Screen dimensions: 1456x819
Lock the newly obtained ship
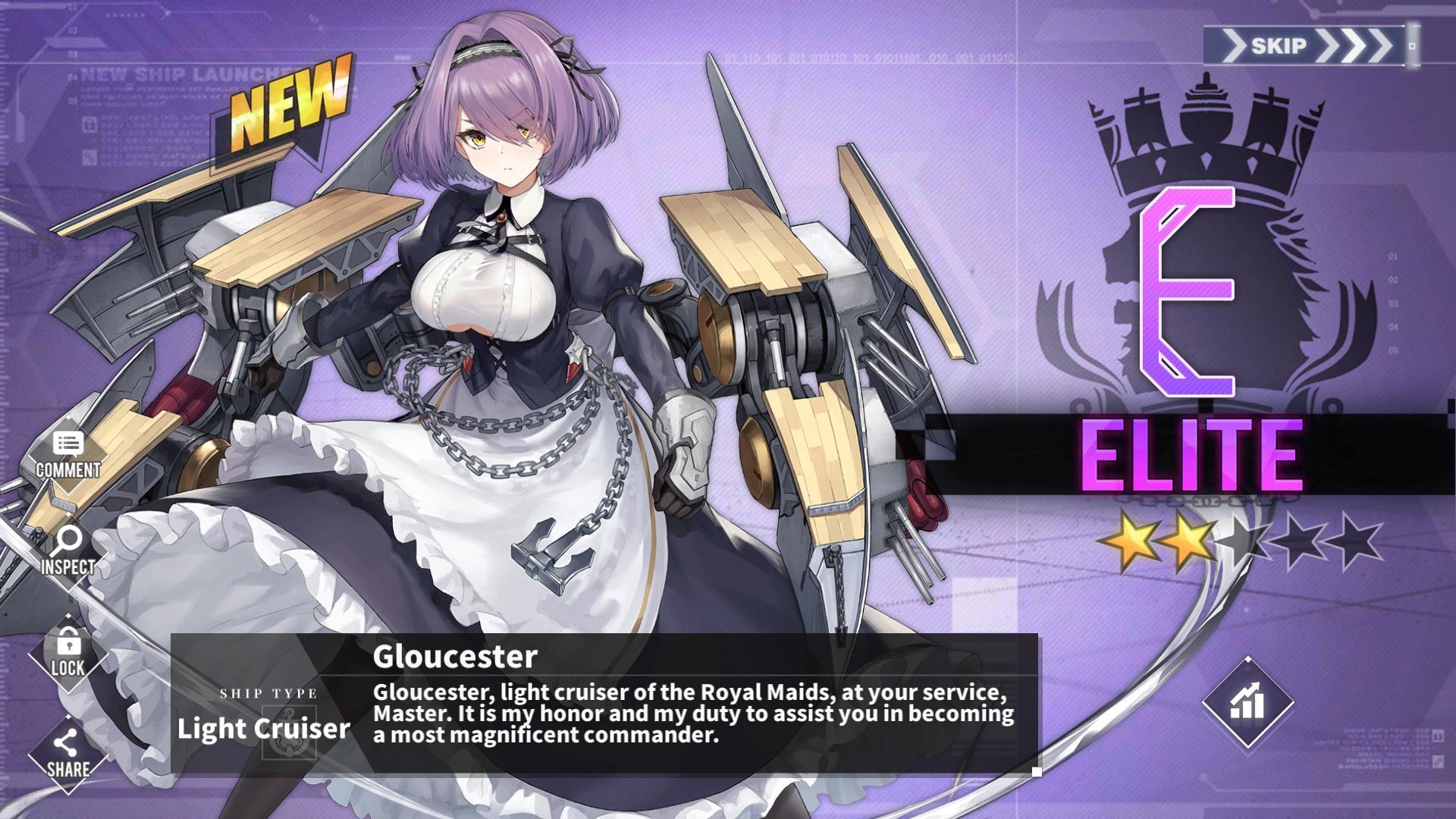coord(68,654)
